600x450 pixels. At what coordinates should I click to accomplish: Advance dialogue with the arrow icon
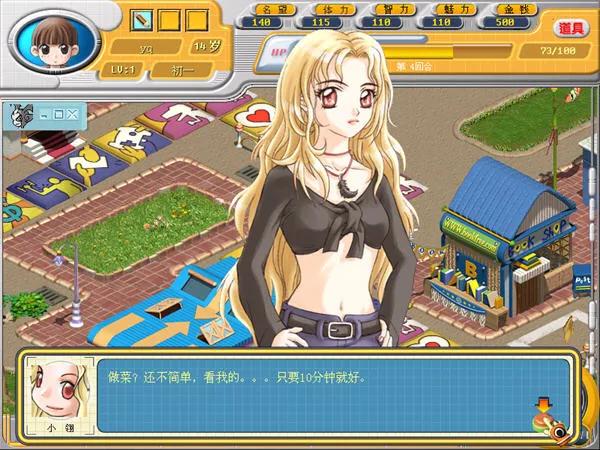[543, 406]
